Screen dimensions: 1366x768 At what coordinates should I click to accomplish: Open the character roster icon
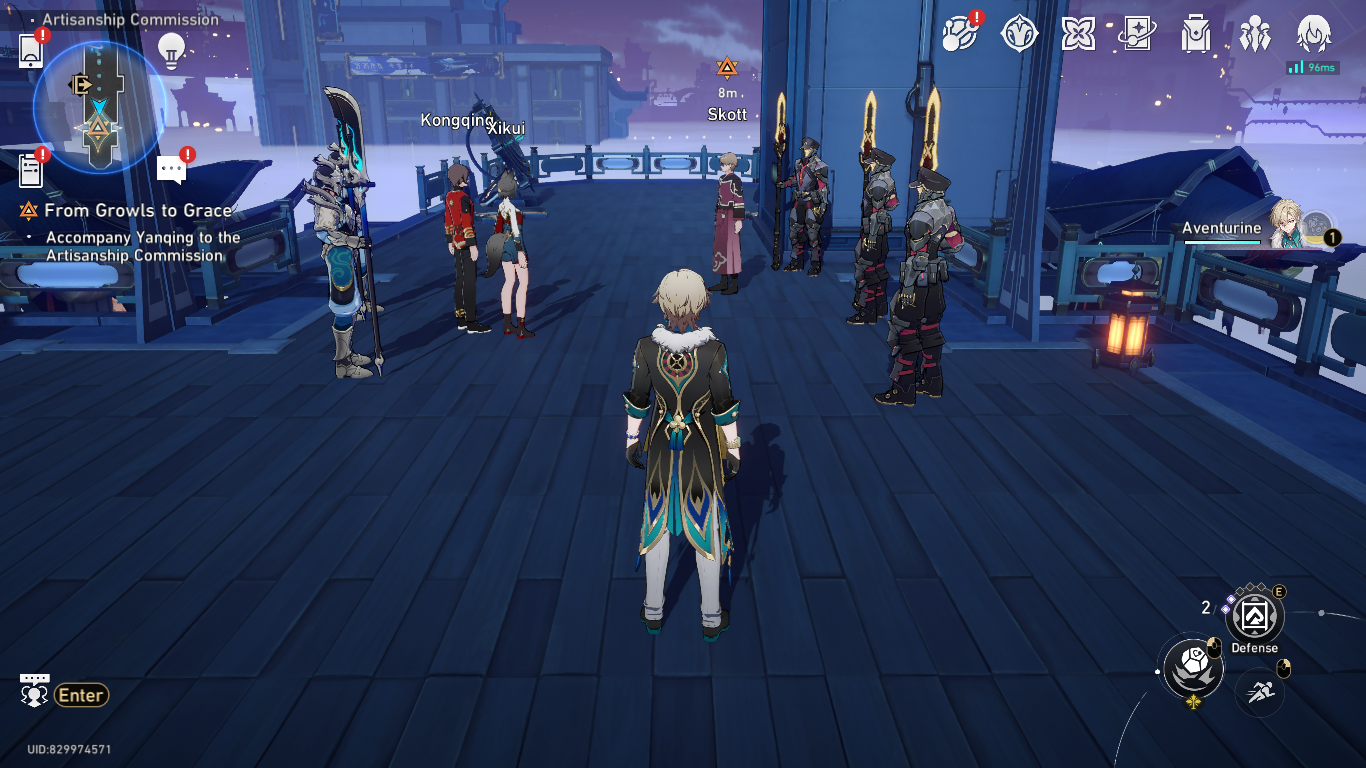[1257, 36]
